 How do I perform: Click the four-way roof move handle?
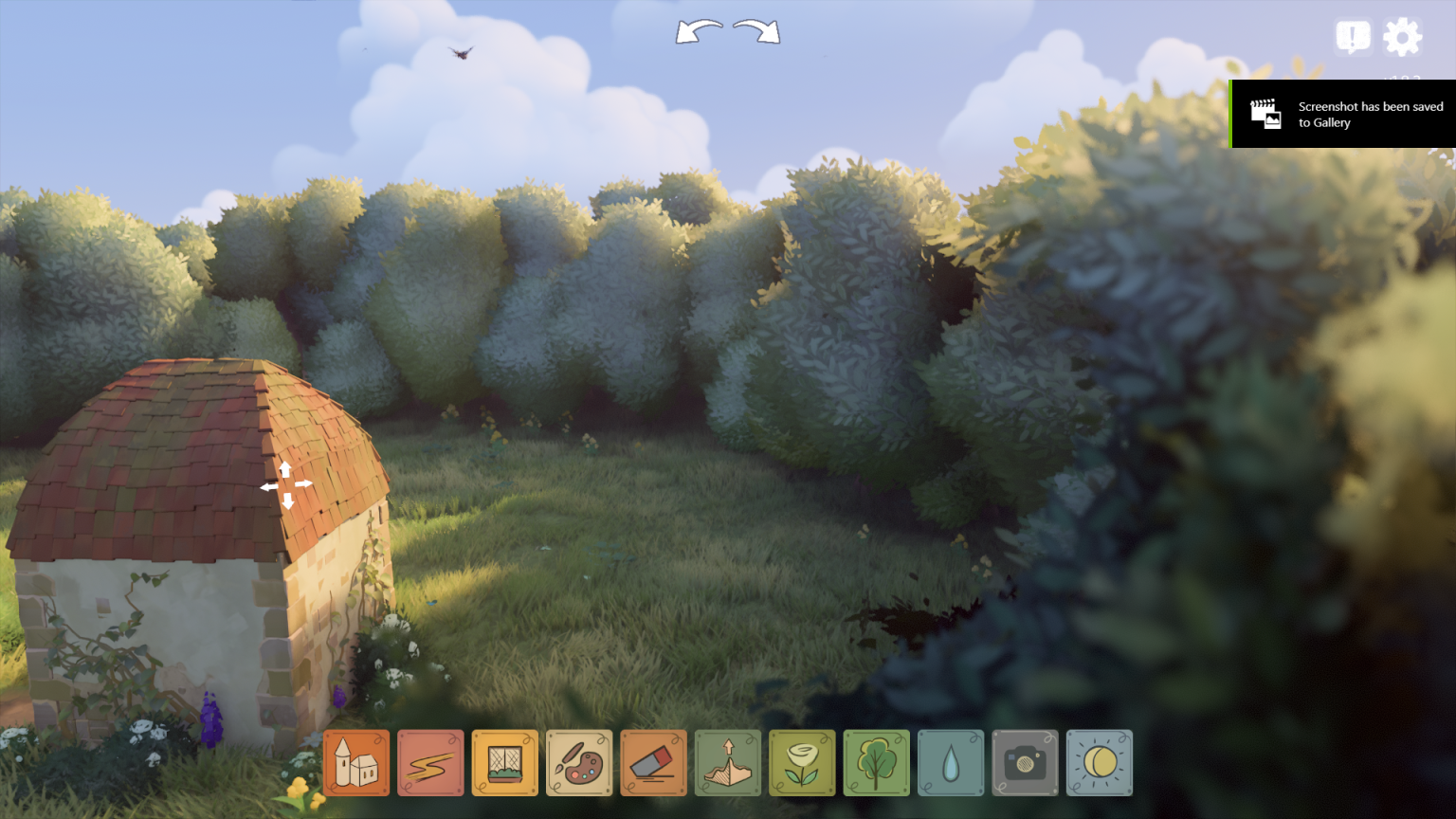click(284, 486)
